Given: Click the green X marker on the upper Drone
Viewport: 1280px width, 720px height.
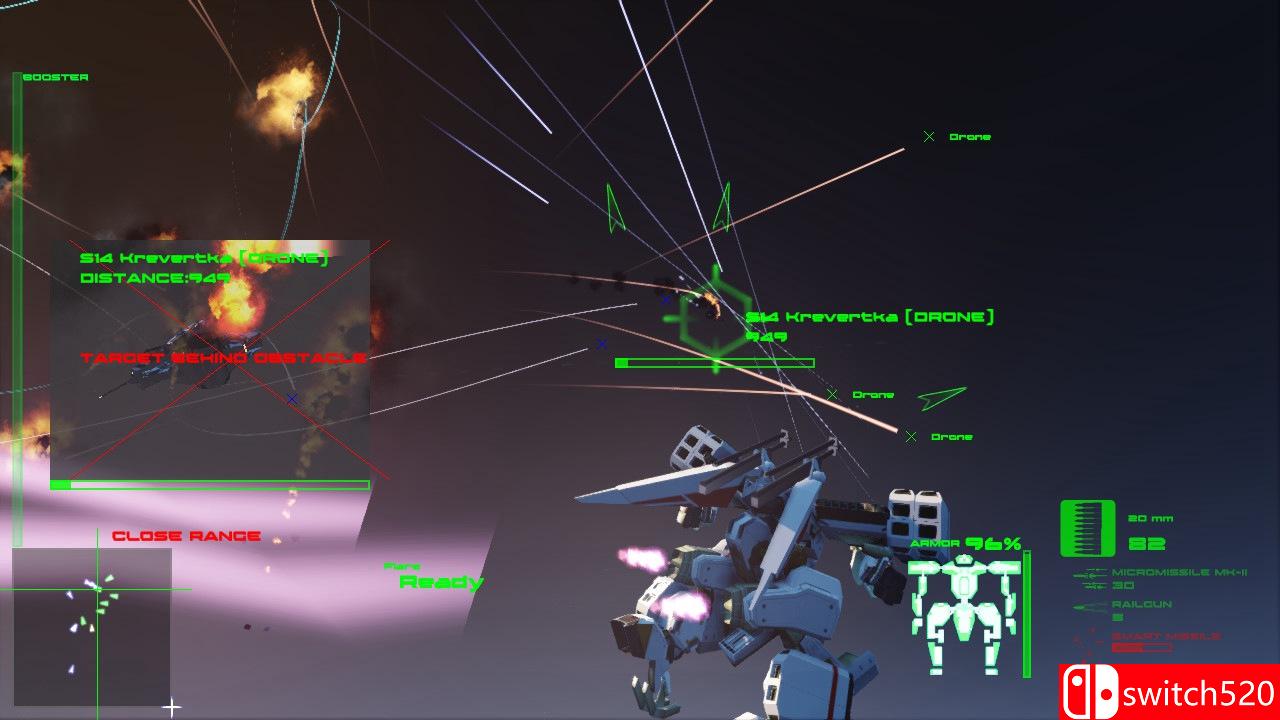Looking at the screenshot, I should point(927,135).
